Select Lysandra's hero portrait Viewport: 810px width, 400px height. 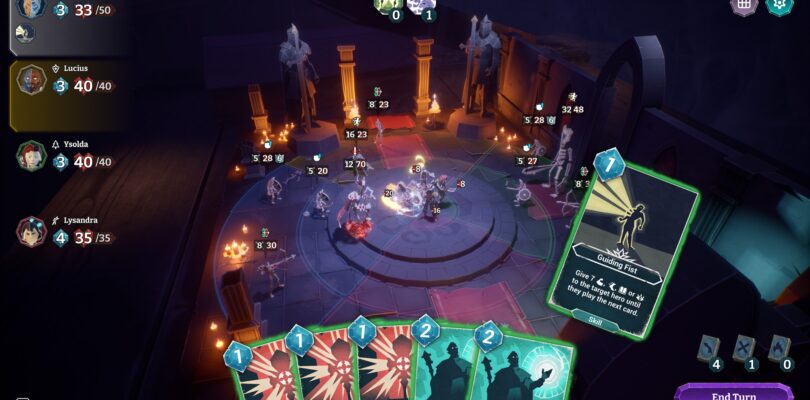coord(31,233)
